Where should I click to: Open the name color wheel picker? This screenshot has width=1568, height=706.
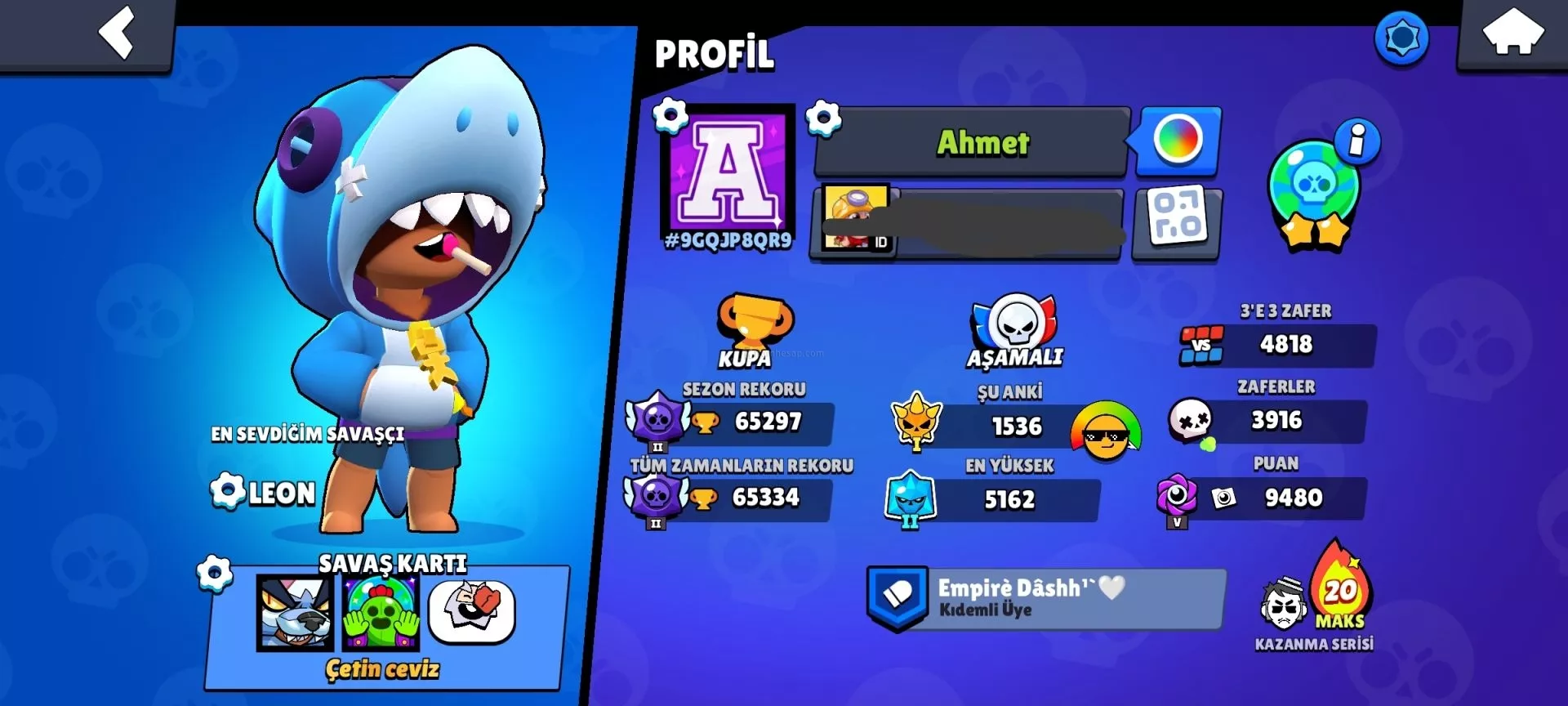pos(1178,141)
